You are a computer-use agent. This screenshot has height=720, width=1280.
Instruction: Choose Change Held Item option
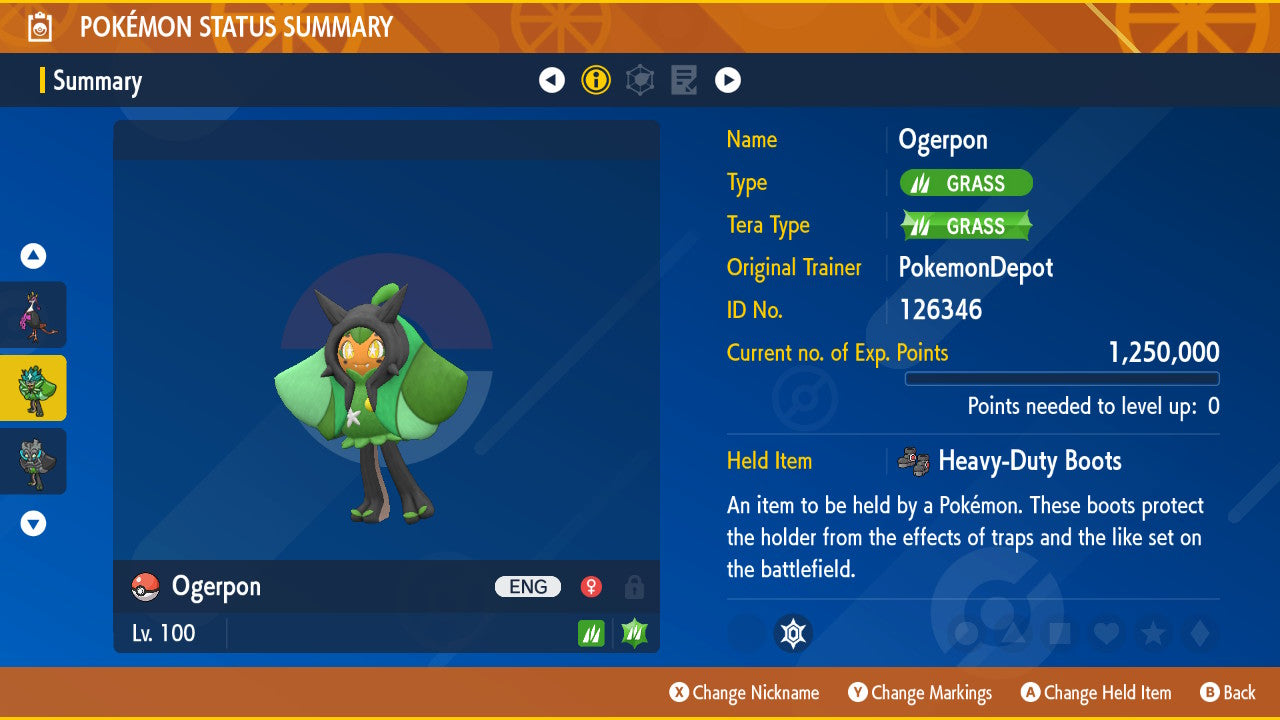click(x=1095, y=693)
